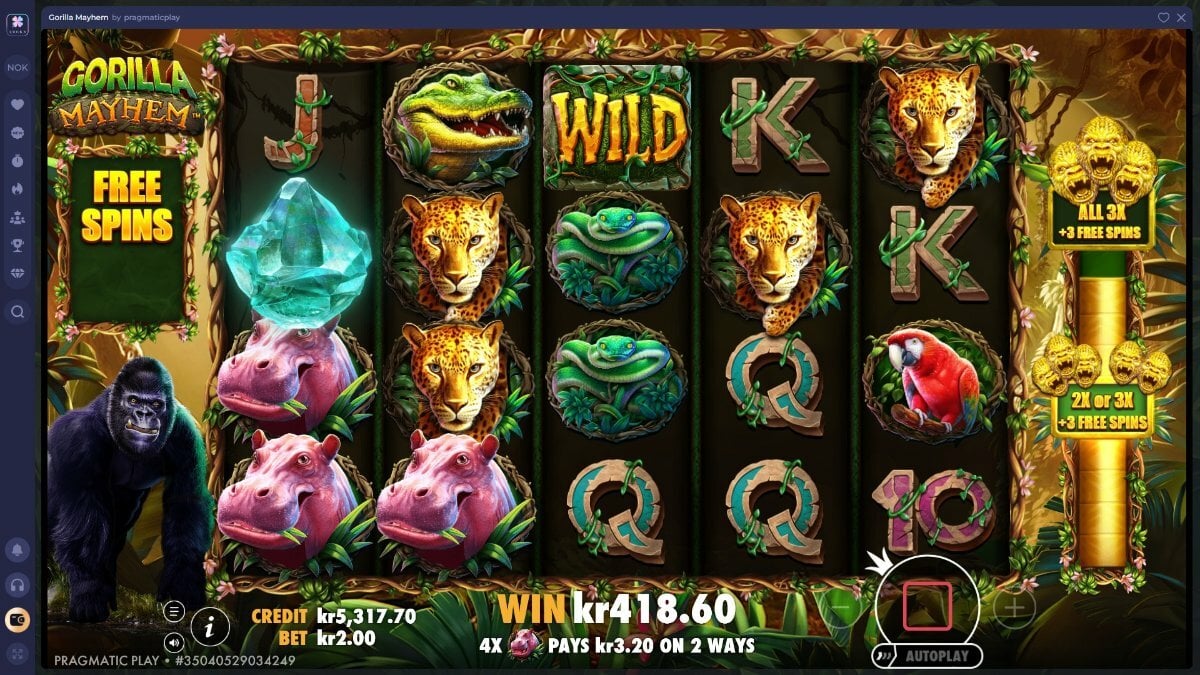Open the wallet from the sidebar
The height and width of the screenshot is (675, 1200).
[17, 620]
